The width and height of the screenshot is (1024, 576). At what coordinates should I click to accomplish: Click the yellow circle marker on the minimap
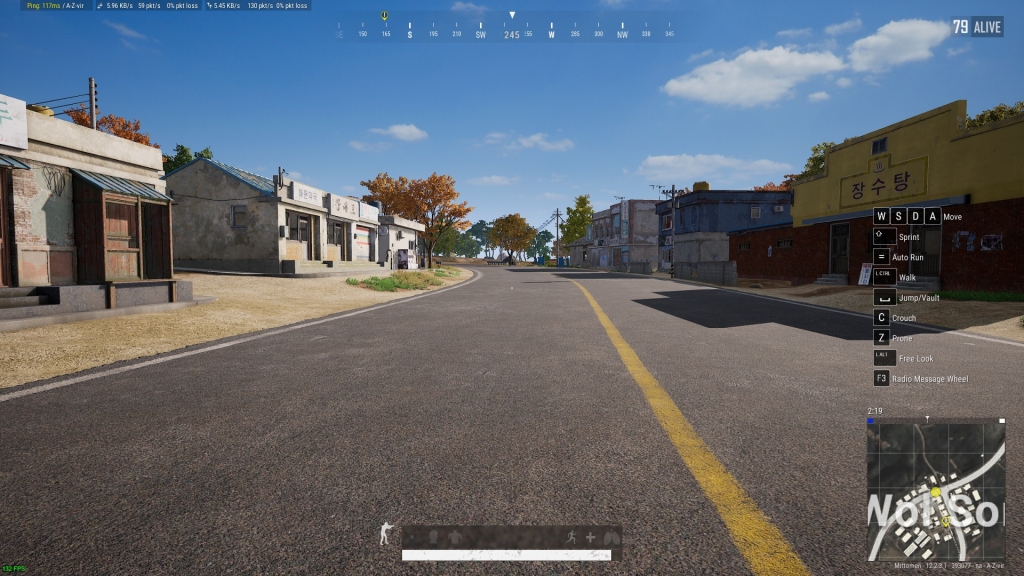click(x=936, y=492)
